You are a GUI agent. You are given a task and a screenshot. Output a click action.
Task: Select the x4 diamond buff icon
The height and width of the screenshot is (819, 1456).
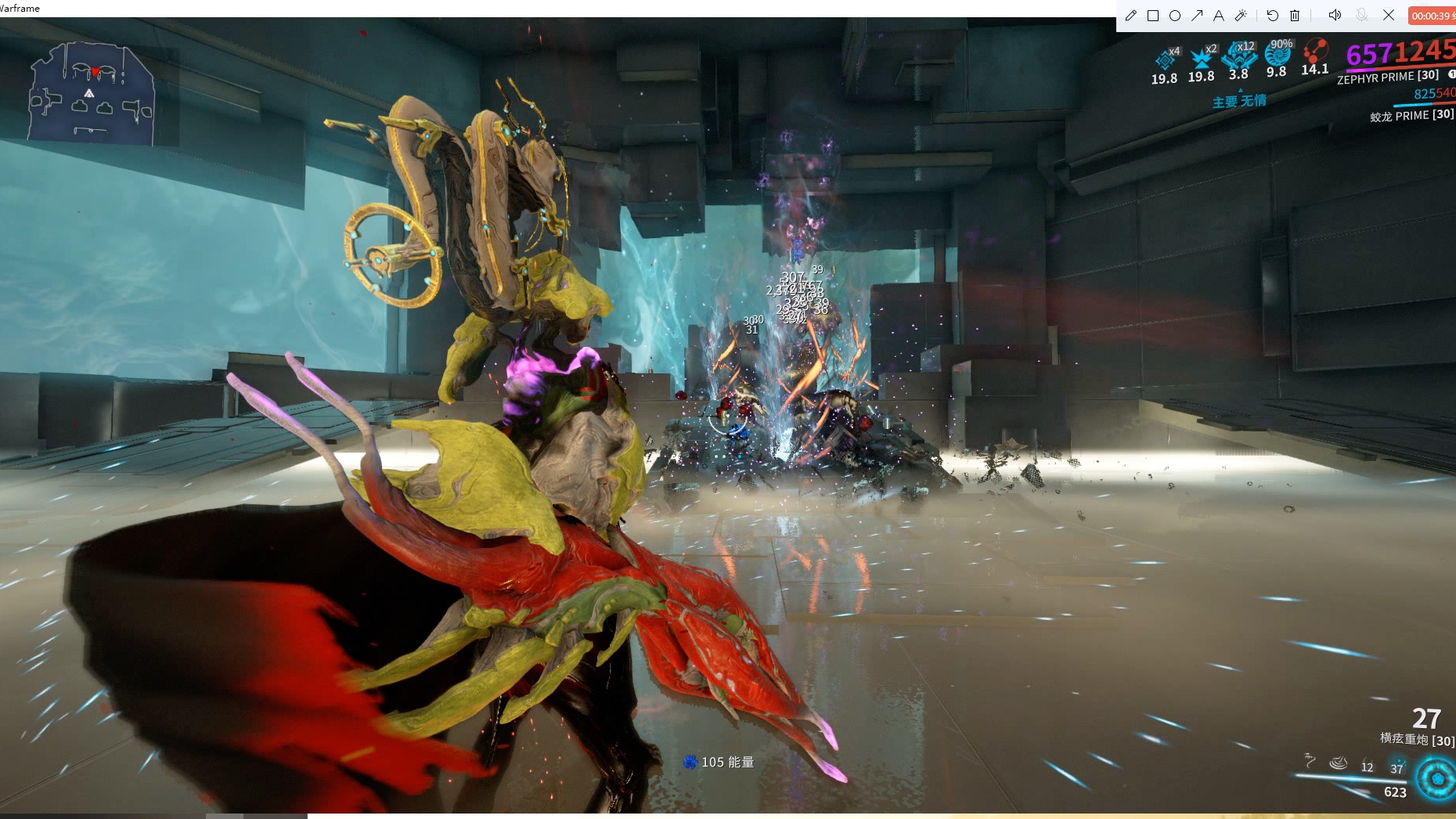click(1165, 60)
